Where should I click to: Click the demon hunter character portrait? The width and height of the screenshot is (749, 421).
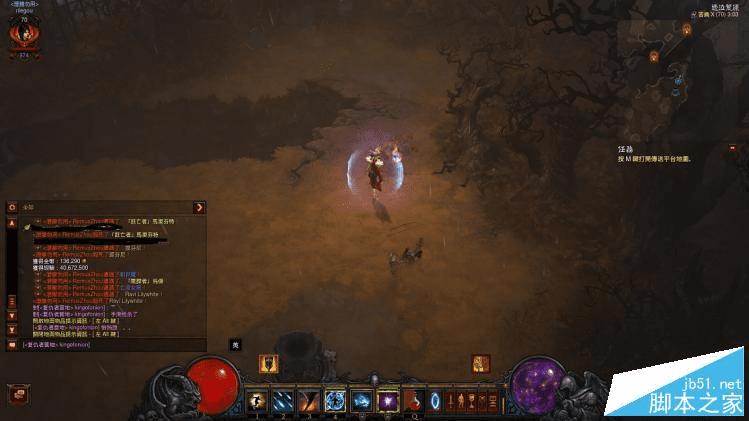pos(22,35)
